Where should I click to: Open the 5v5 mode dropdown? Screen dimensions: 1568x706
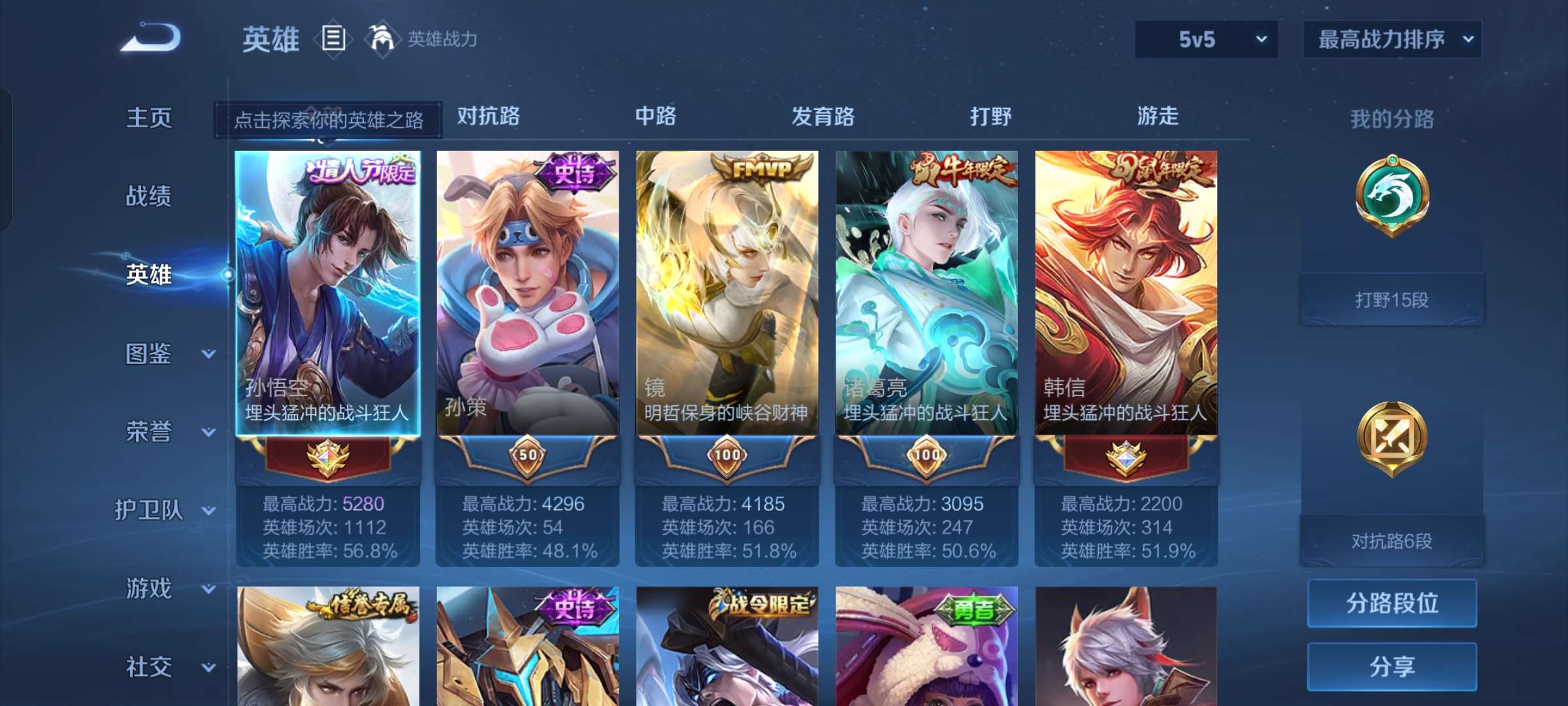point(1205,39)
